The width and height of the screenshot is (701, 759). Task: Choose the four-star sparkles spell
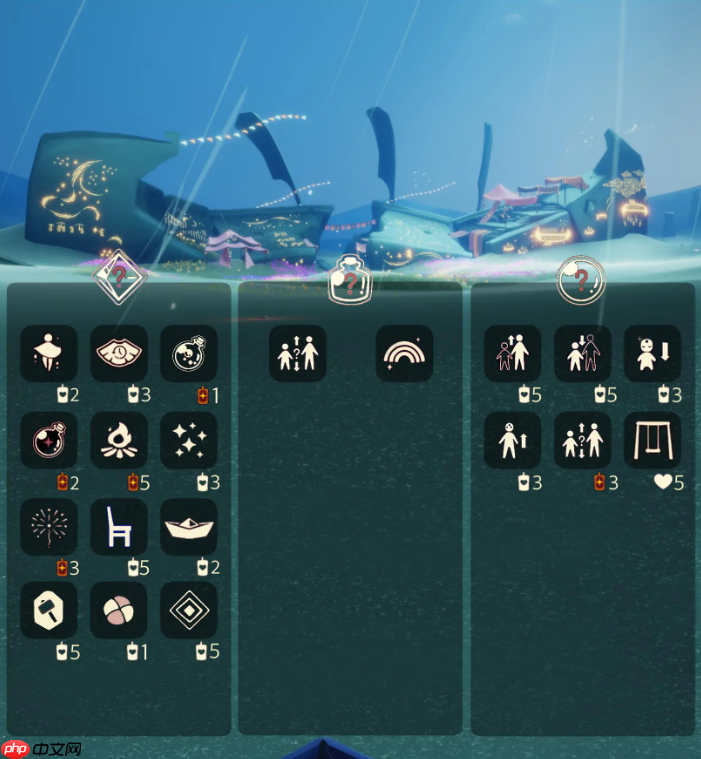tap(189, 440)
